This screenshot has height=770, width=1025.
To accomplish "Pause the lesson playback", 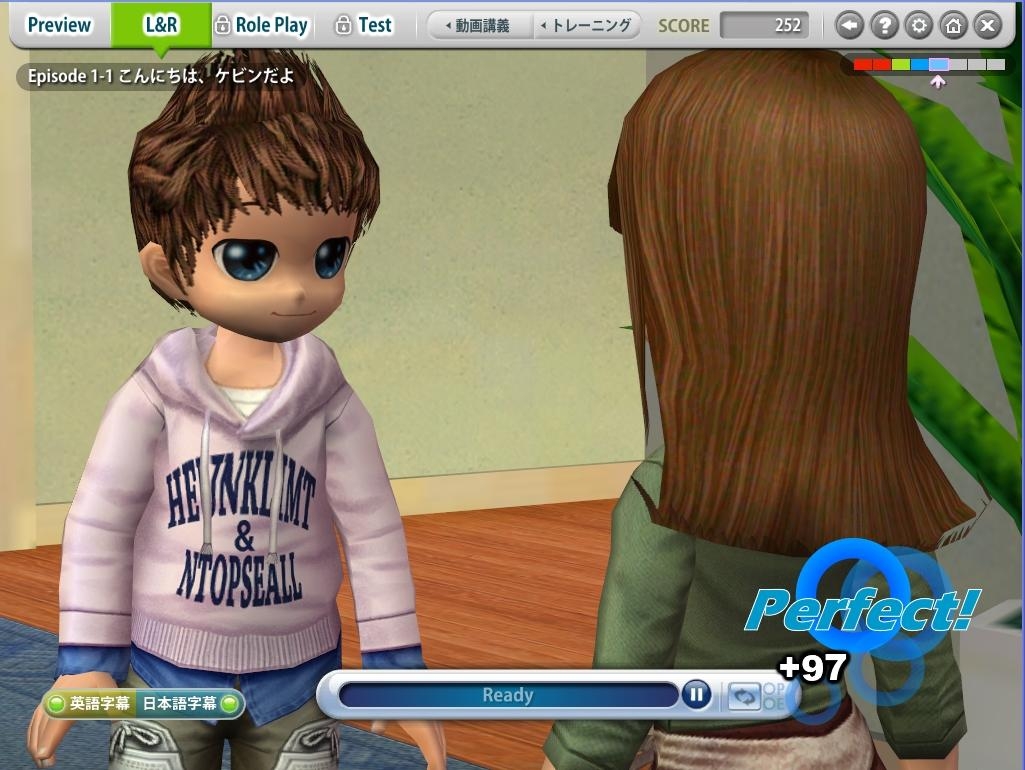I will point(696,694).
